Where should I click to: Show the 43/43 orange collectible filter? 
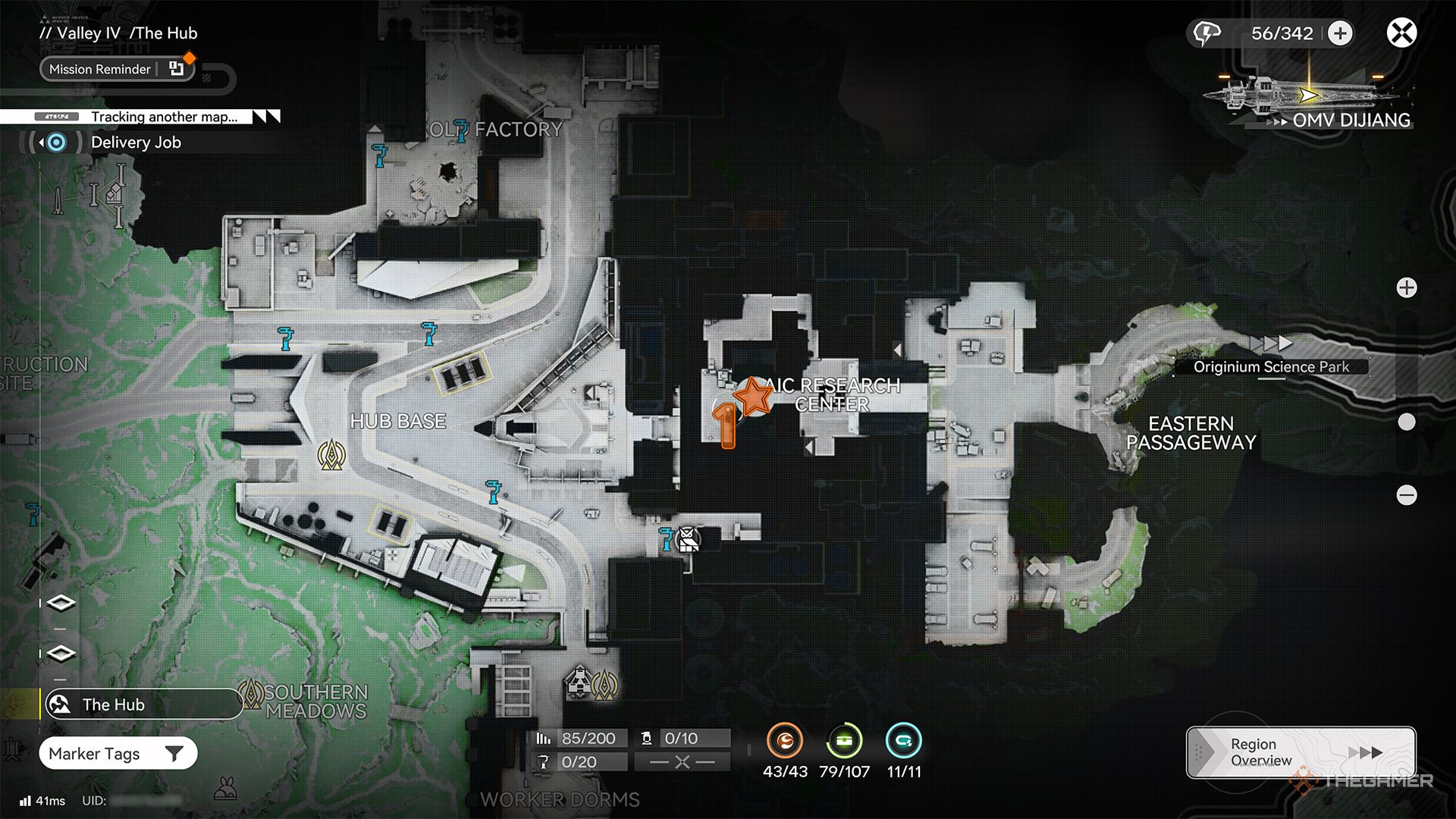pos(785,741)
